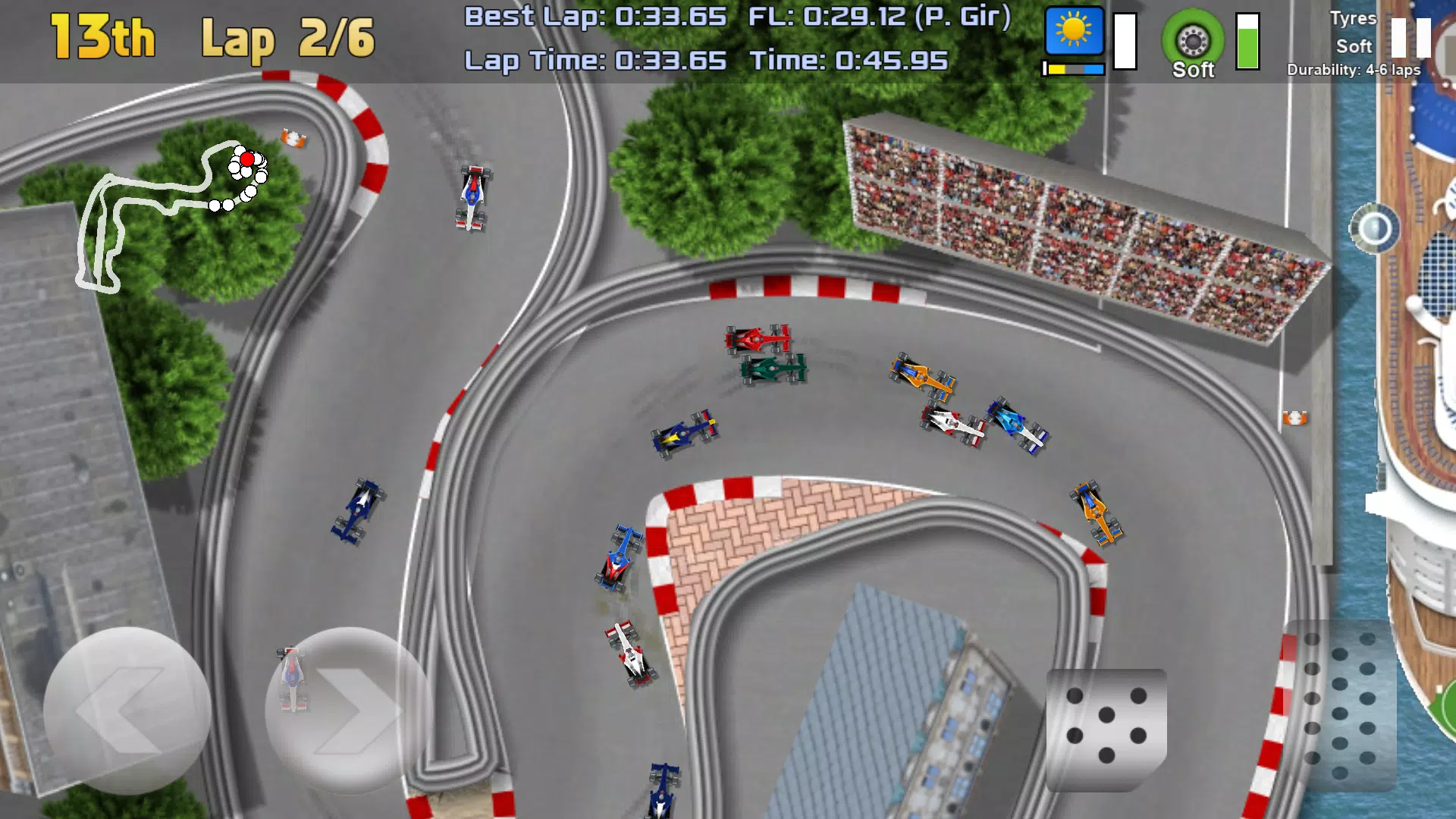Screen dimensions: 1456x819
Task: Click the 13th position indicator
Action: point(101,36)
